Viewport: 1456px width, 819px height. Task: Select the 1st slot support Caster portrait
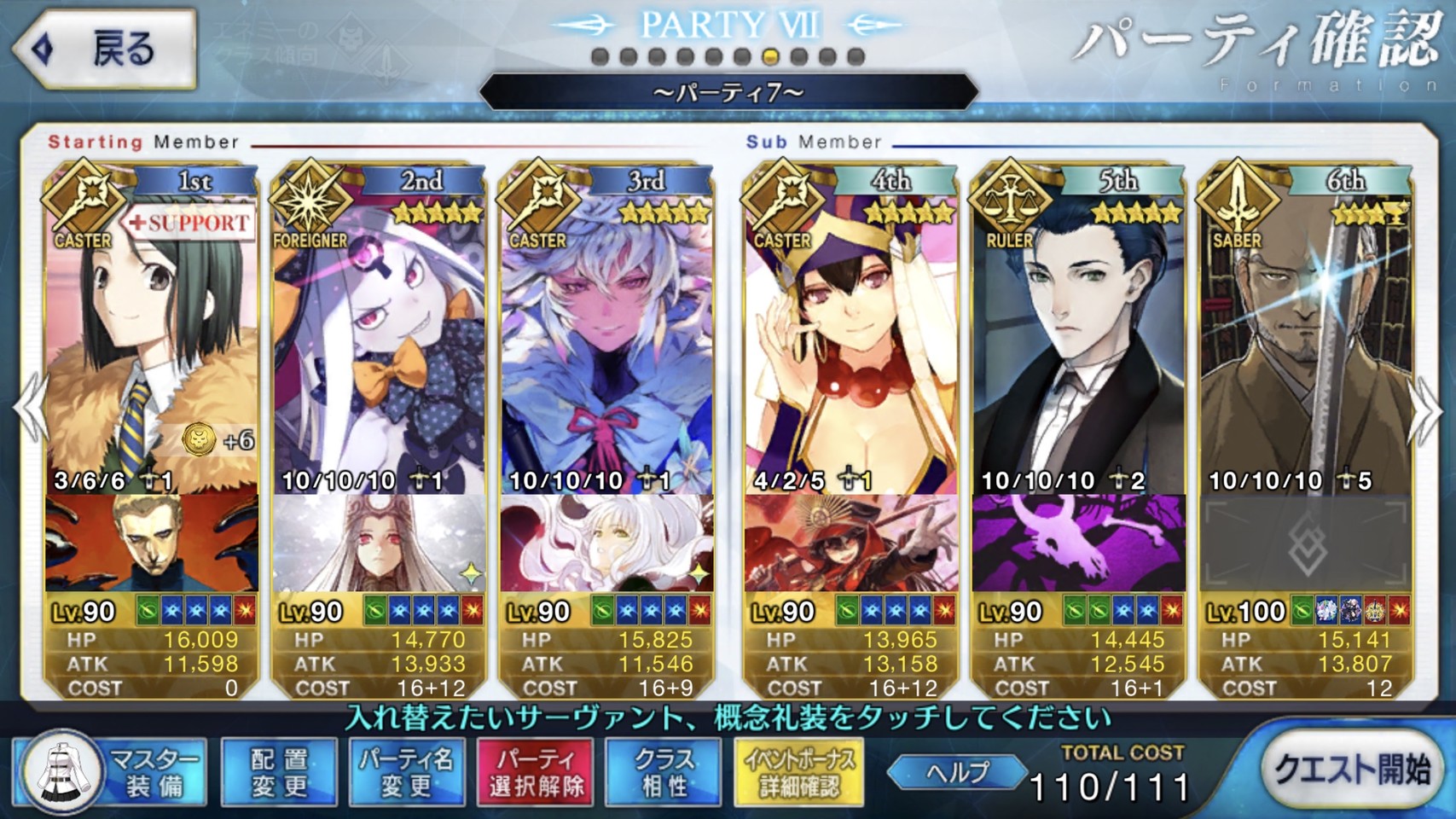pos(152,341)
